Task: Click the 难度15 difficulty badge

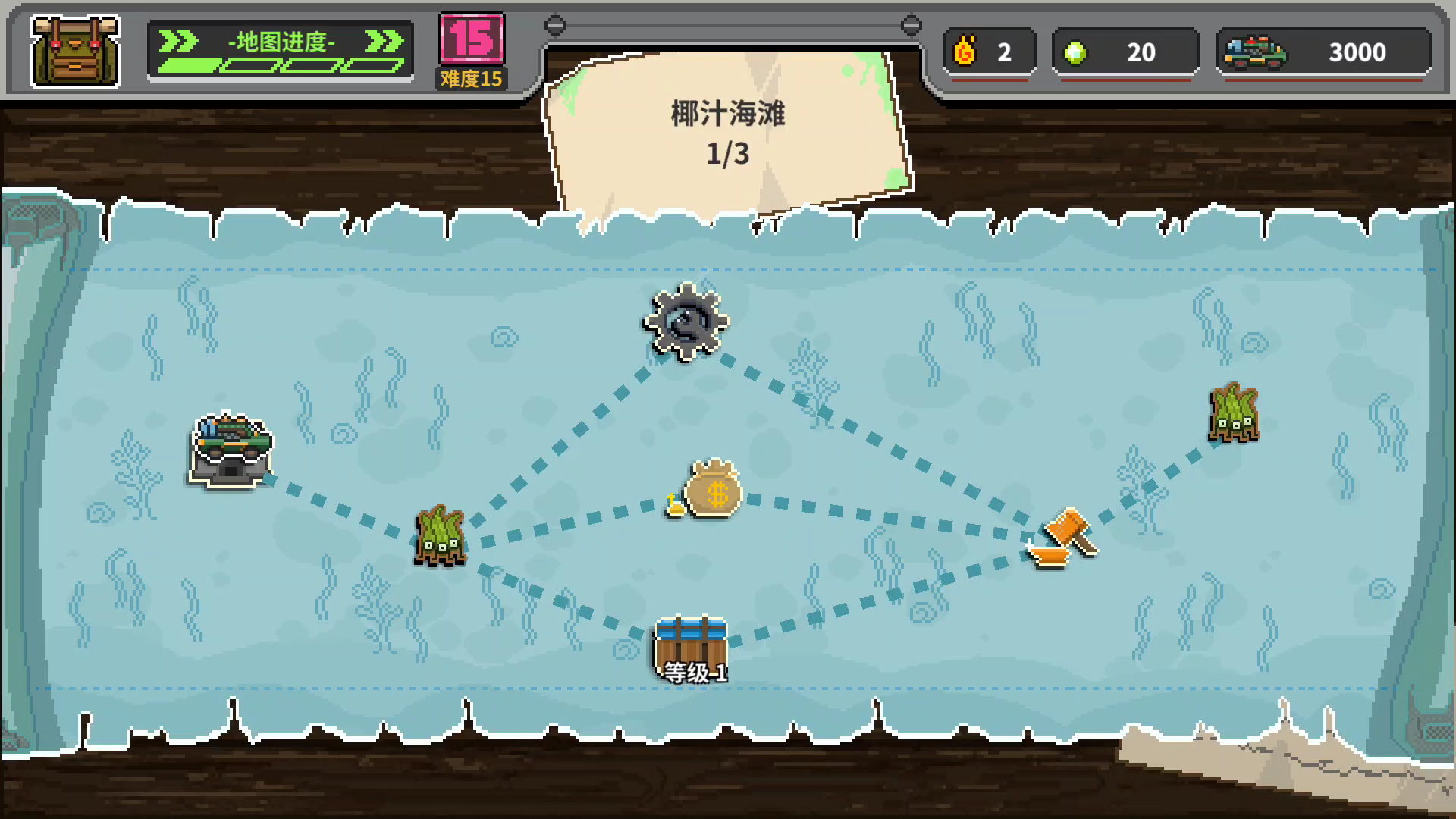Action: pyautogui.click(x=471, y=77)
